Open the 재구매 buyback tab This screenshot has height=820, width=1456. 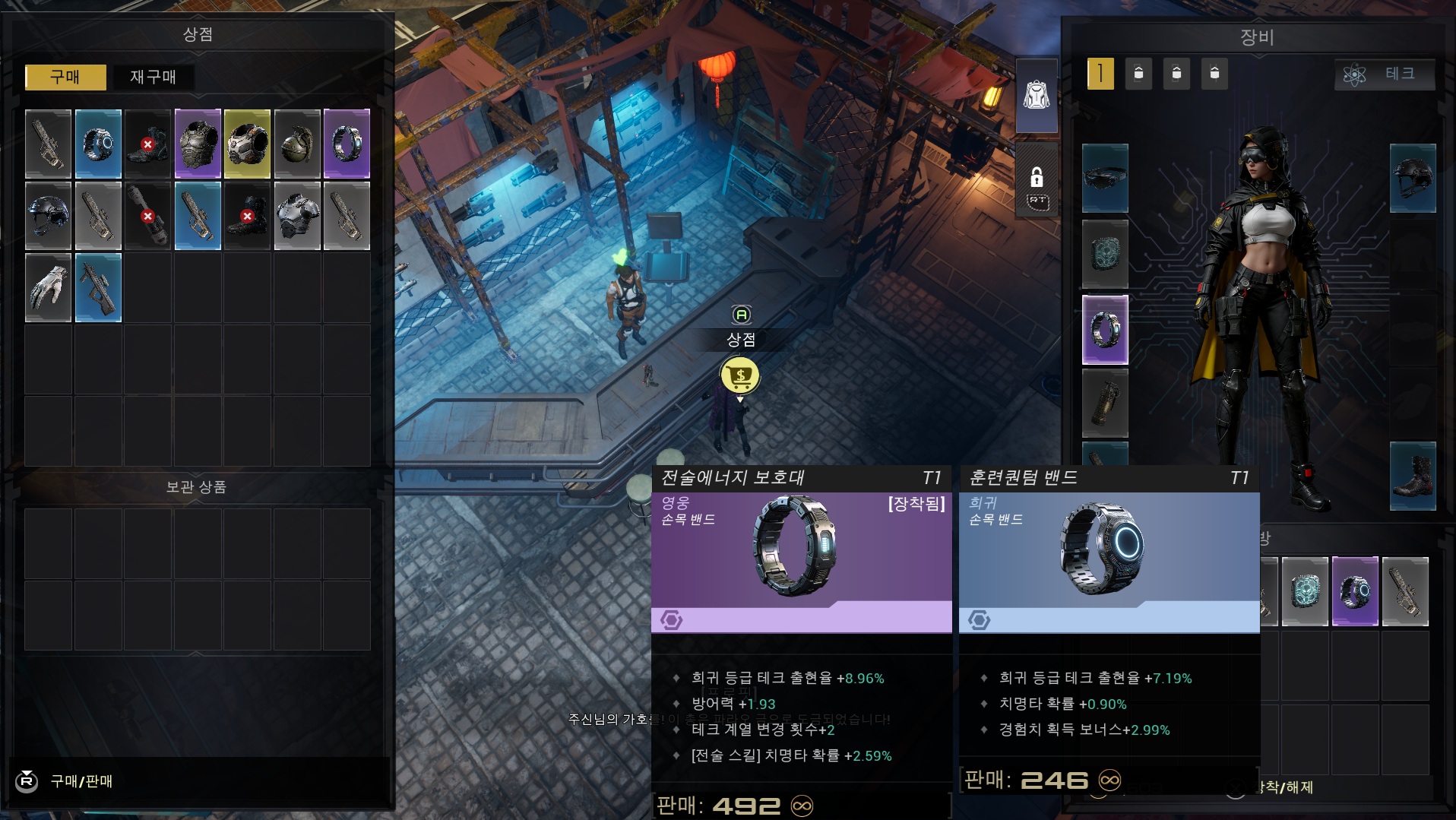tap(153, 77)
